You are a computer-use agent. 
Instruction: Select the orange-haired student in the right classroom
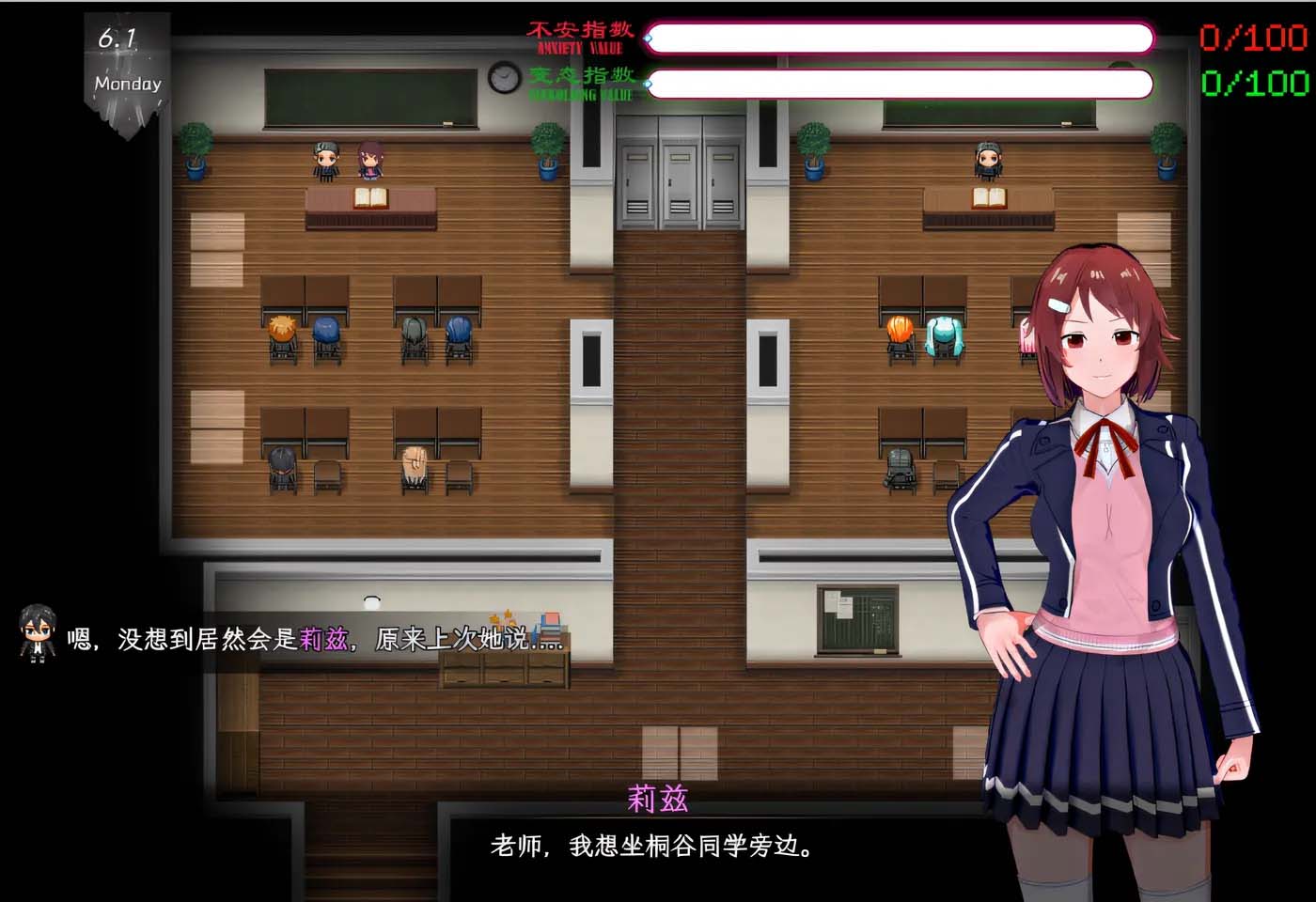coord(900,329)
